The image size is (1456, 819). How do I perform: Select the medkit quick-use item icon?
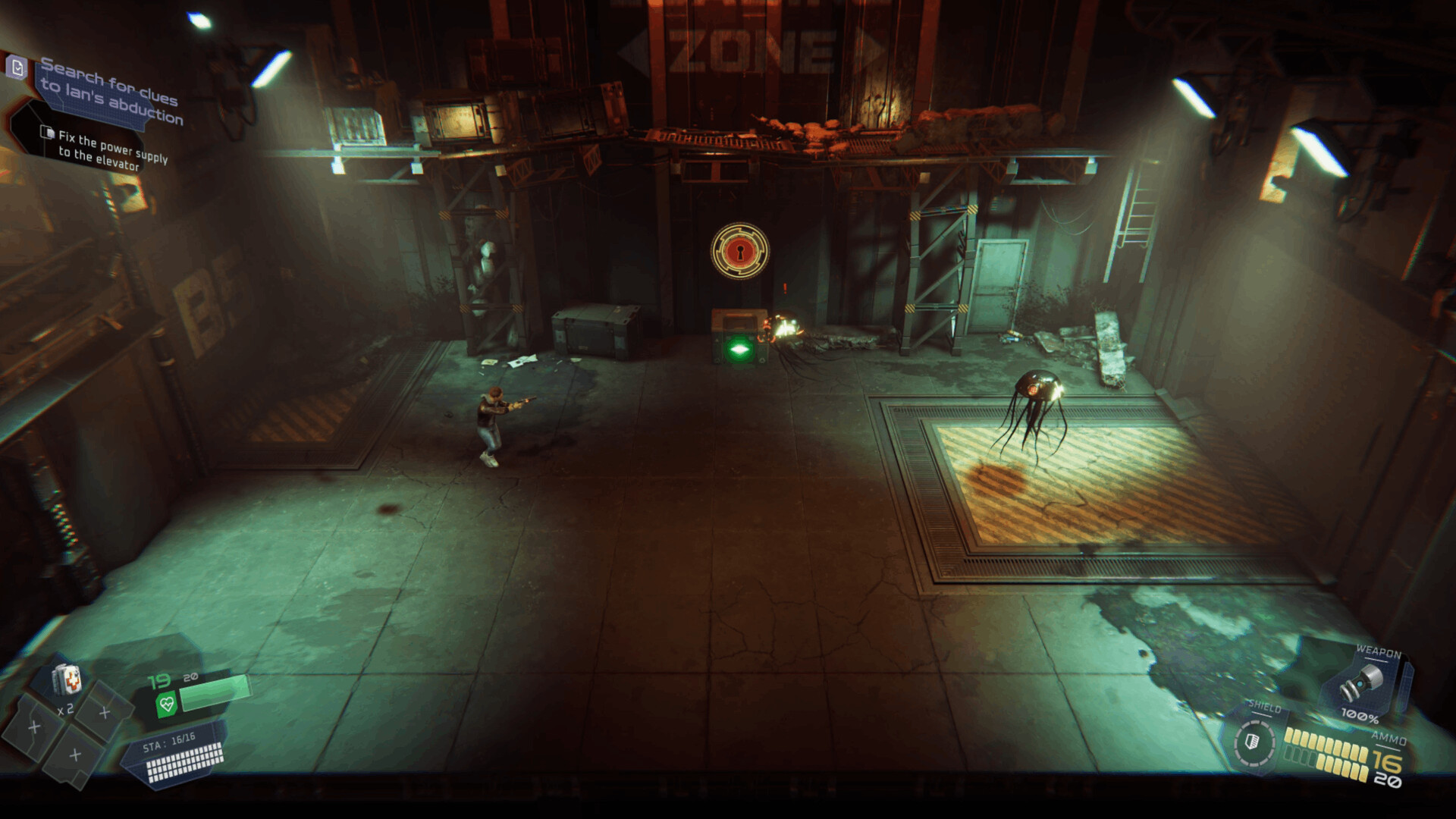click(x=67, y=679)
